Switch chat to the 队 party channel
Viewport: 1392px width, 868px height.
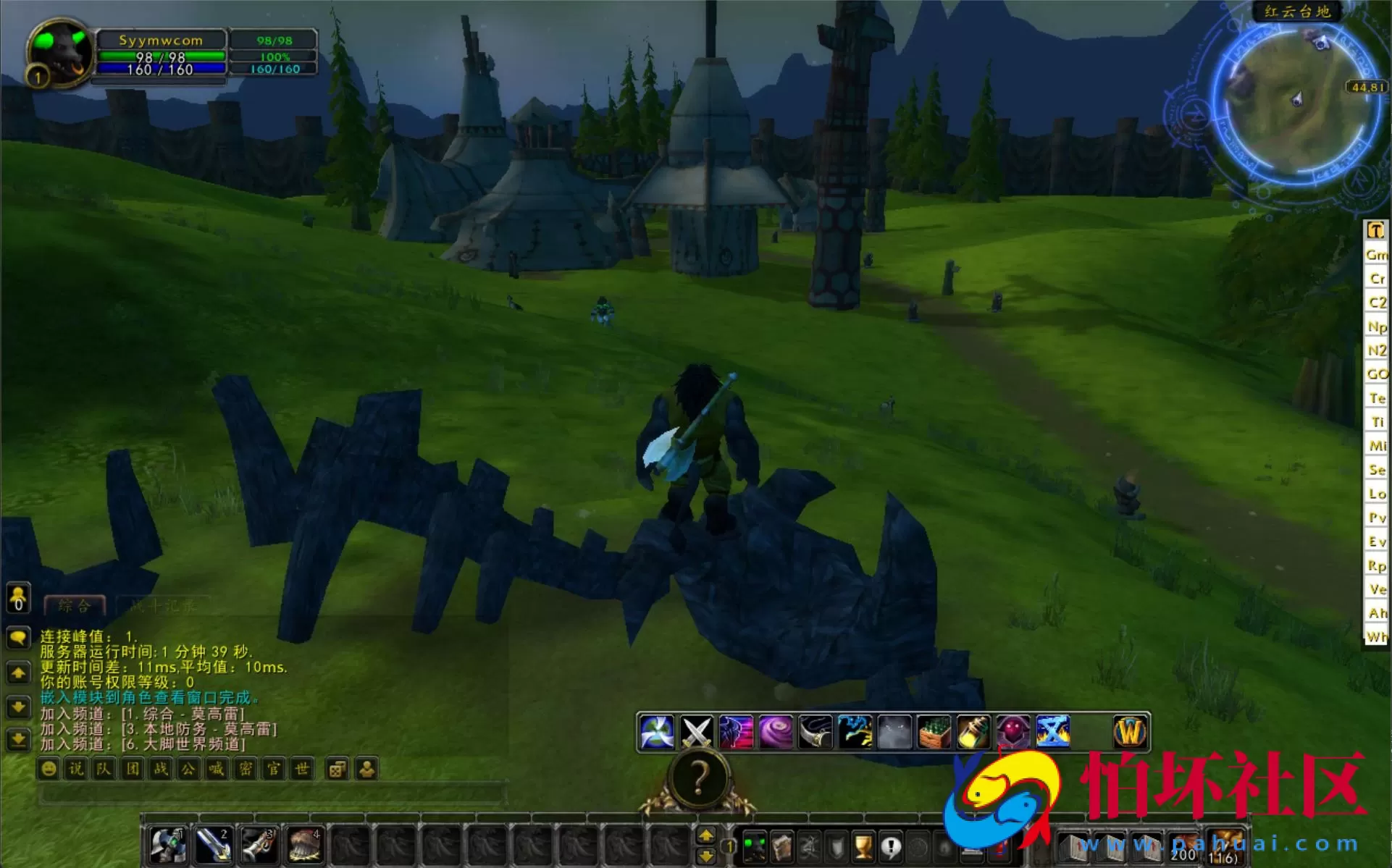tap(104, 769)
